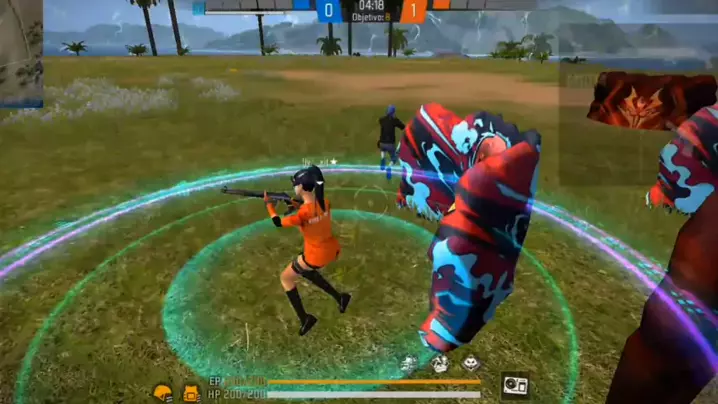Viewport: 718px width, 404px height.
Task: Tap the red flaming emblem icon
Action: point(636,101)
